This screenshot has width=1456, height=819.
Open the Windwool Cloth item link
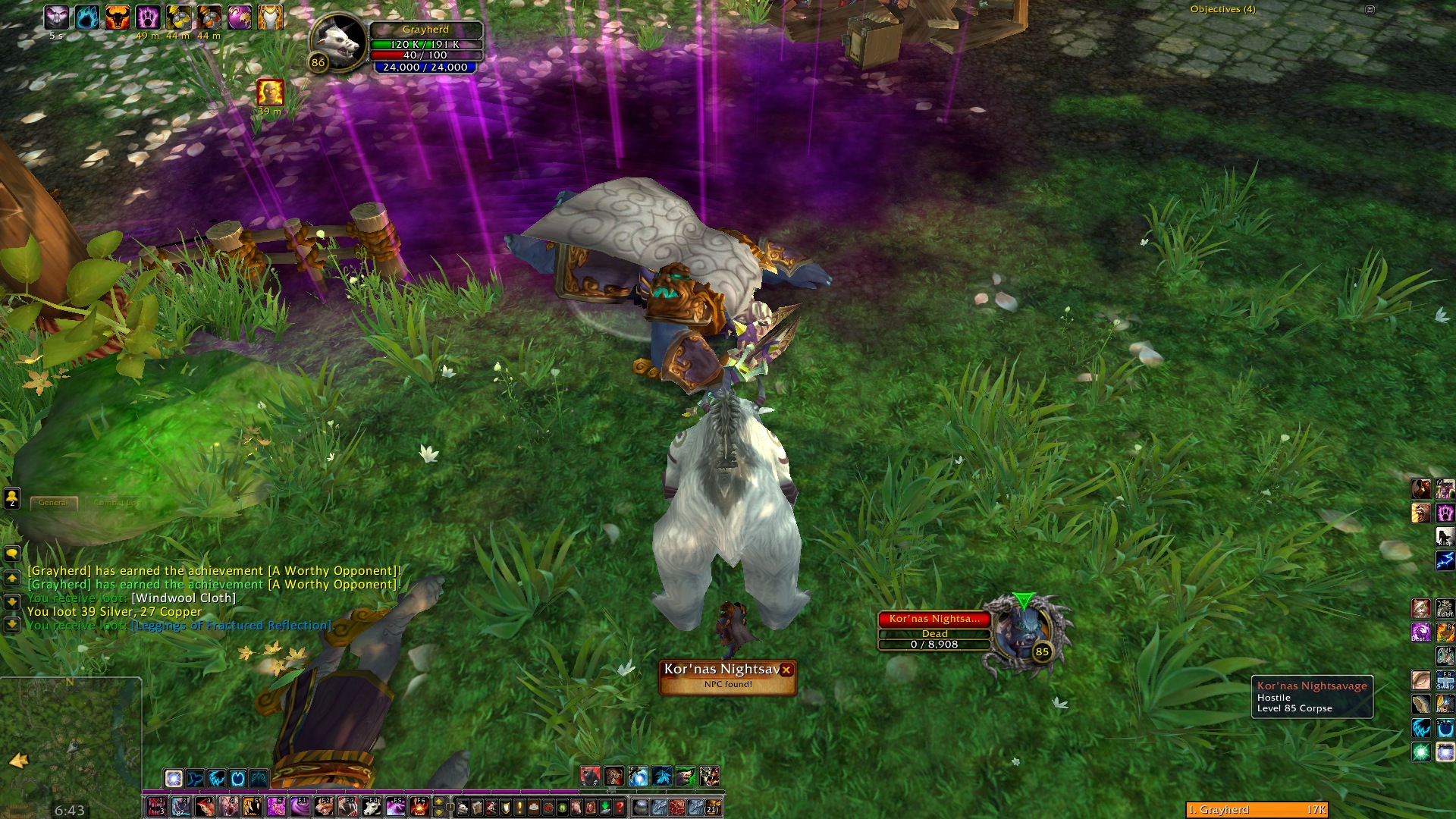pos(184,598)
